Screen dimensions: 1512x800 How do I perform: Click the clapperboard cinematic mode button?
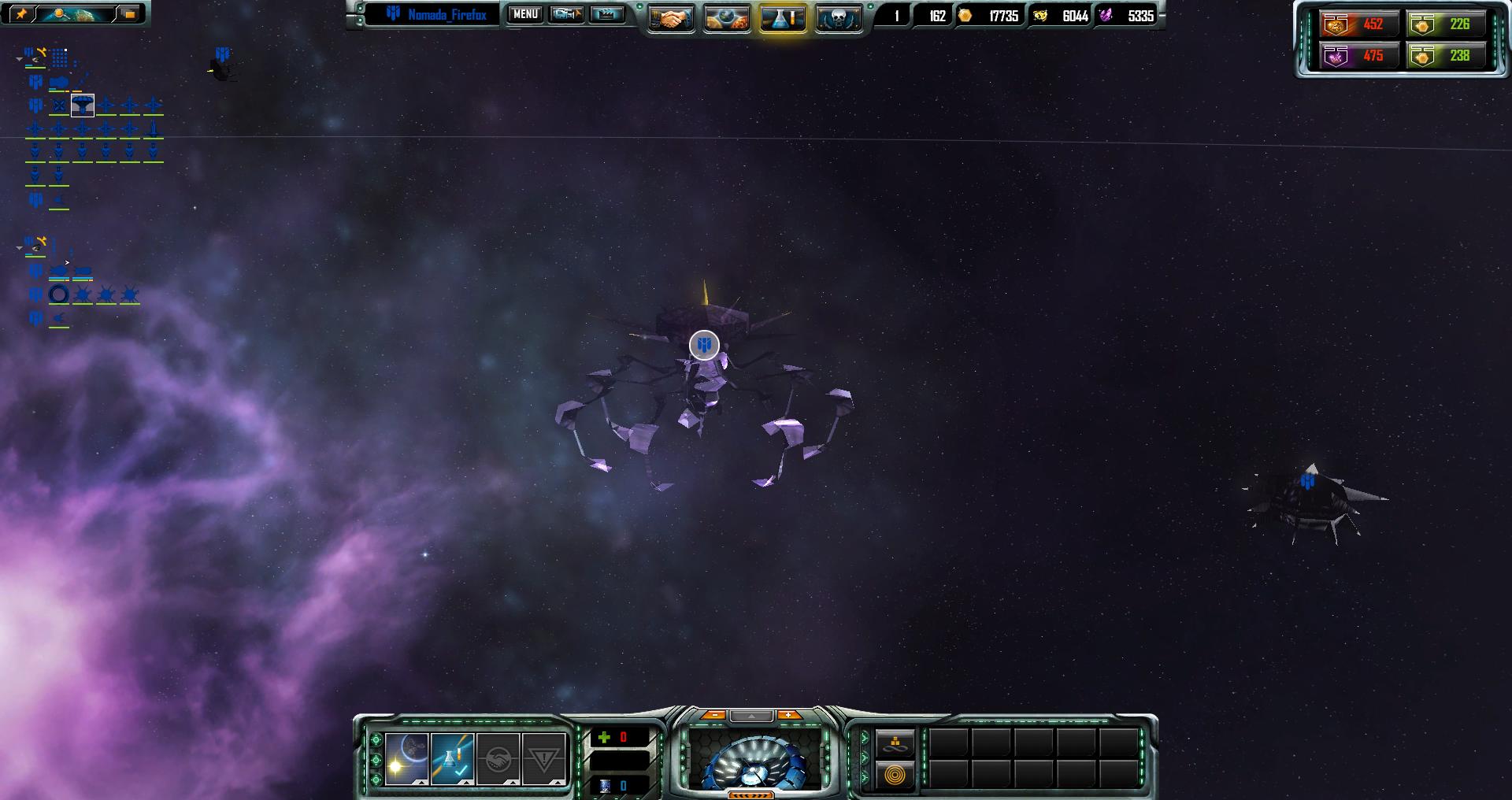pyautogui.click(x=606, y=14)
